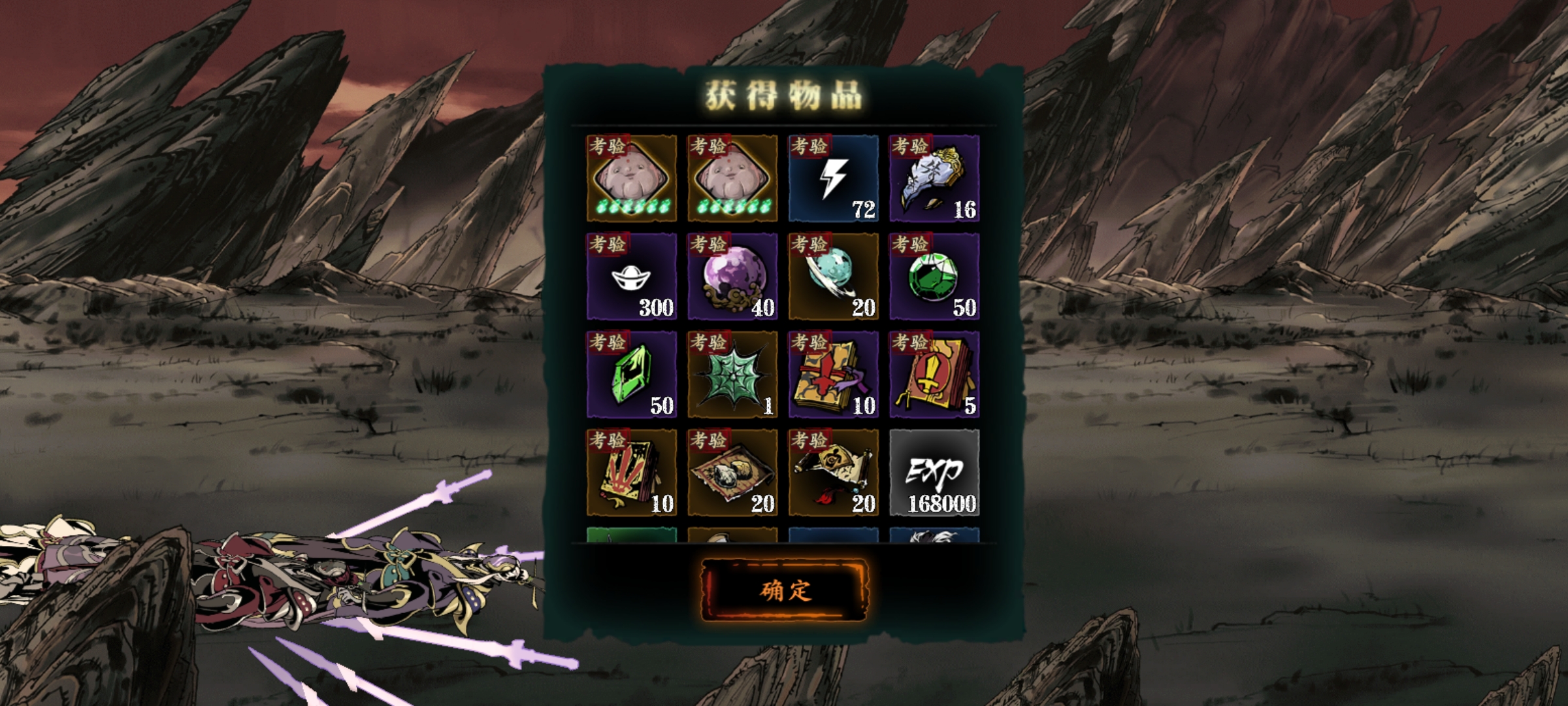Select the fleur-de-lis book stack
This screenshot has height=706, width=1568.
click(833, 375)
